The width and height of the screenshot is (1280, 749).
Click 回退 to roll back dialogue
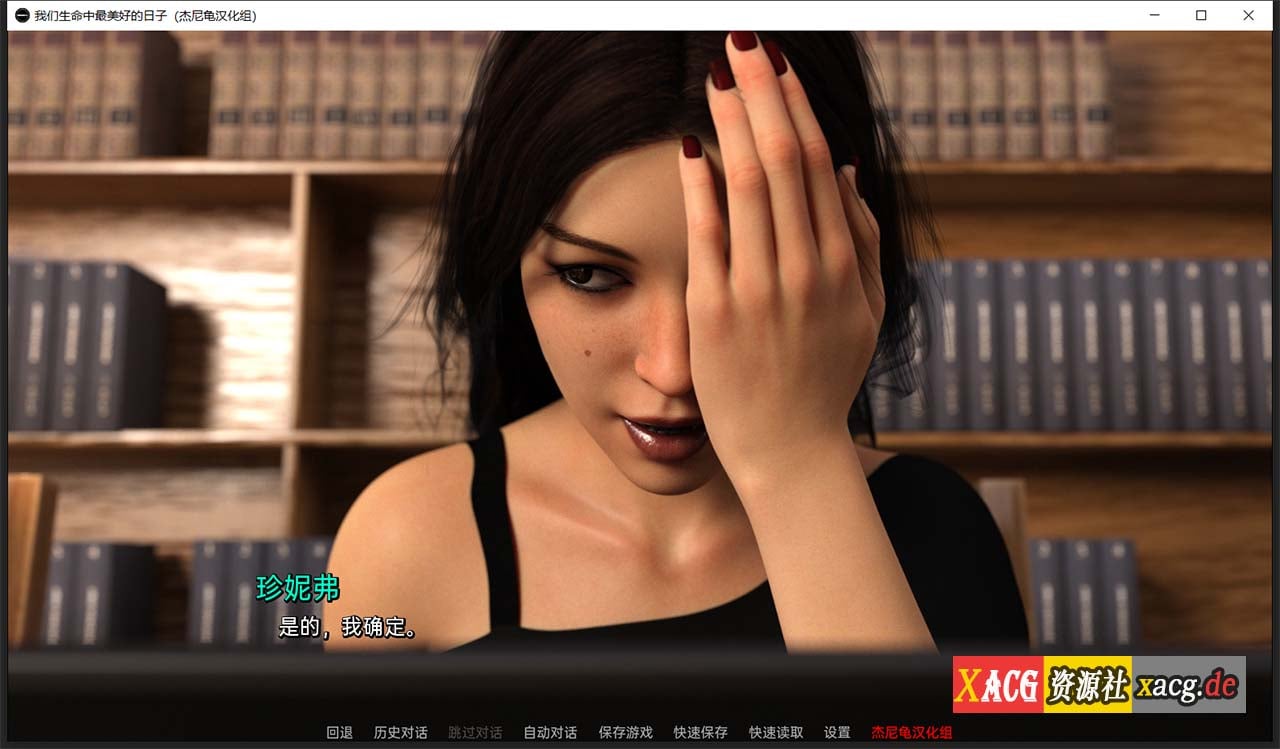coord(341,732)
